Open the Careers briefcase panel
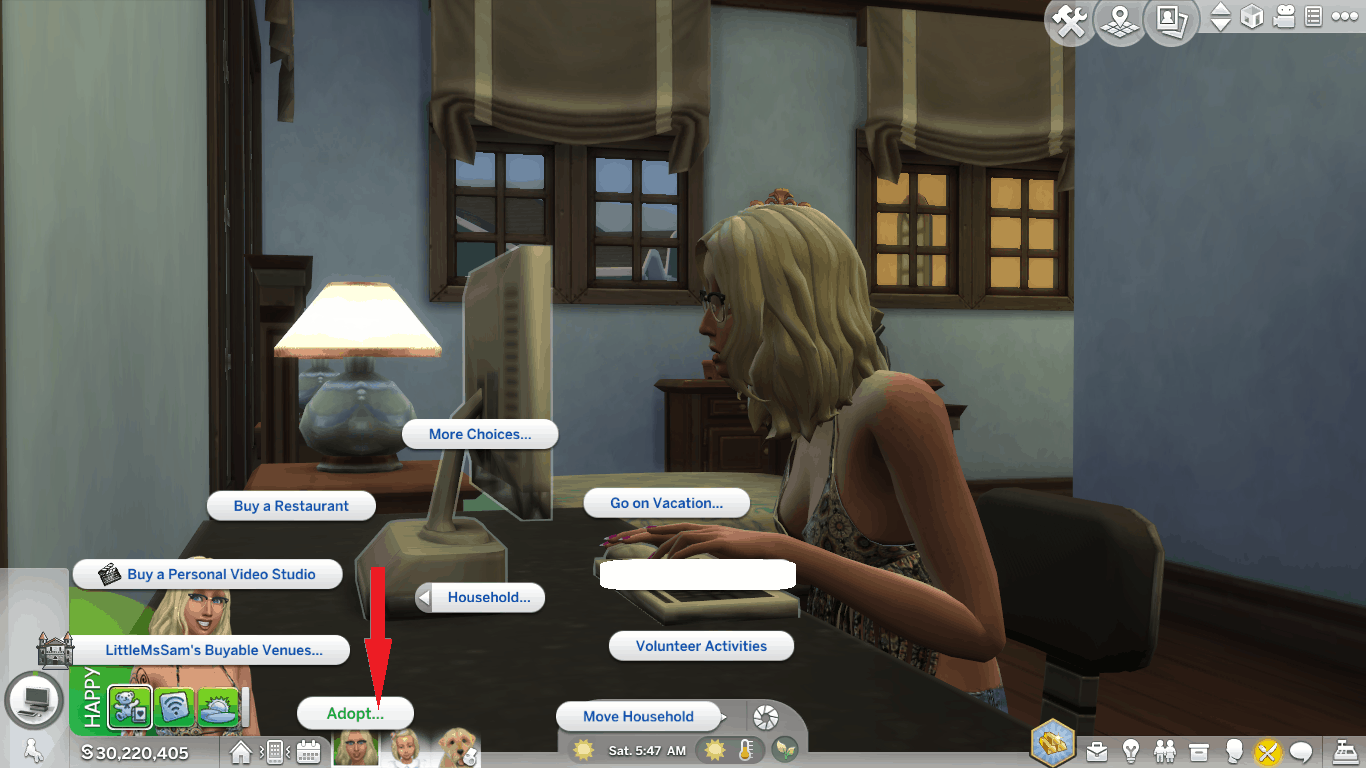This screenshot has width=1366, height=768. coord(1098,750)
